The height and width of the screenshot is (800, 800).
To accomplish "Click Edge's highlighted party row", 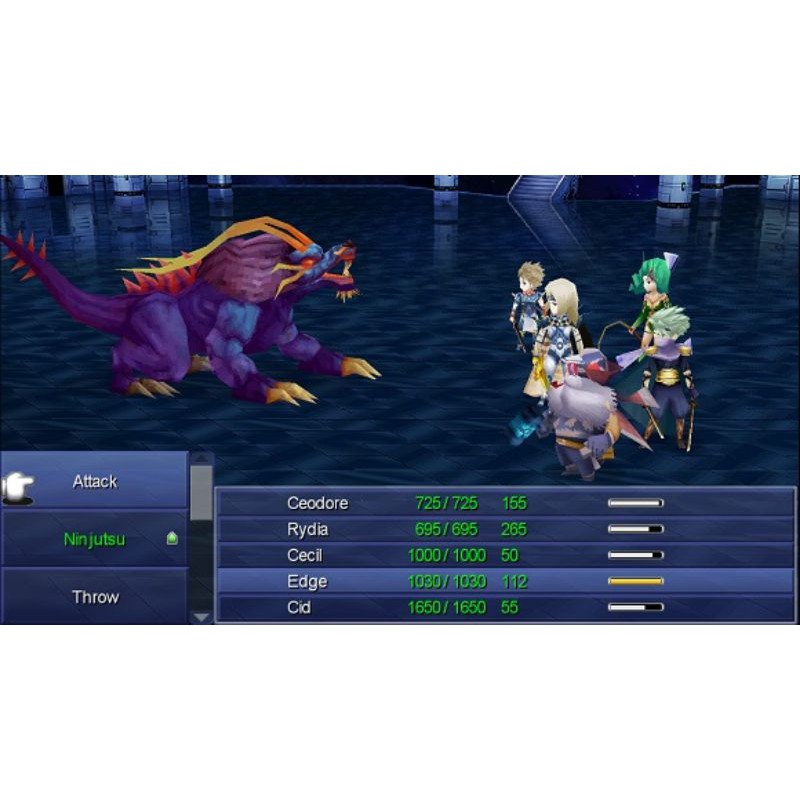I will point(505,581).
